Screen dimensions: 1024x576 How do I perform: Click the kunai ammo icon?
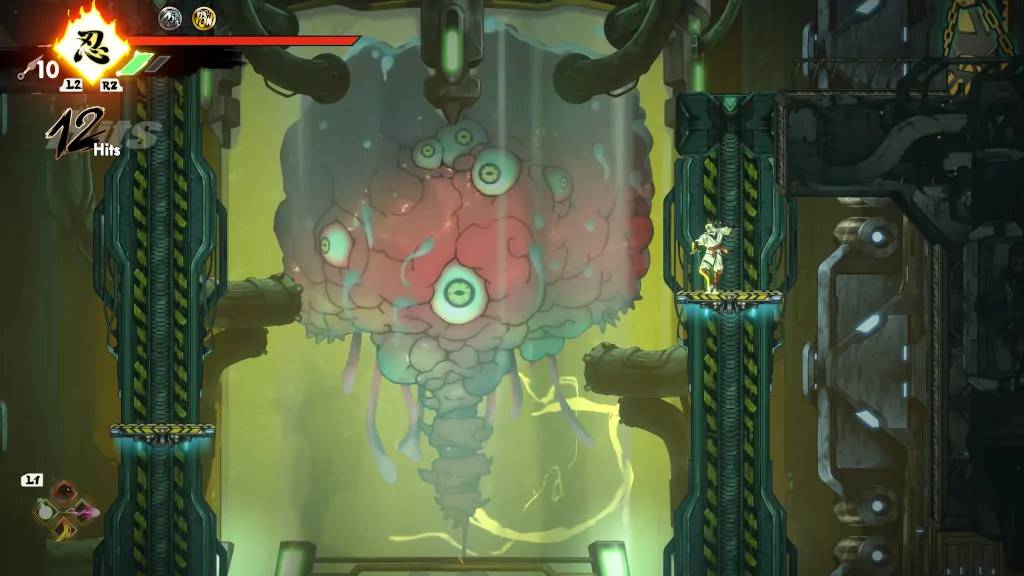click(x=26, y=69)
